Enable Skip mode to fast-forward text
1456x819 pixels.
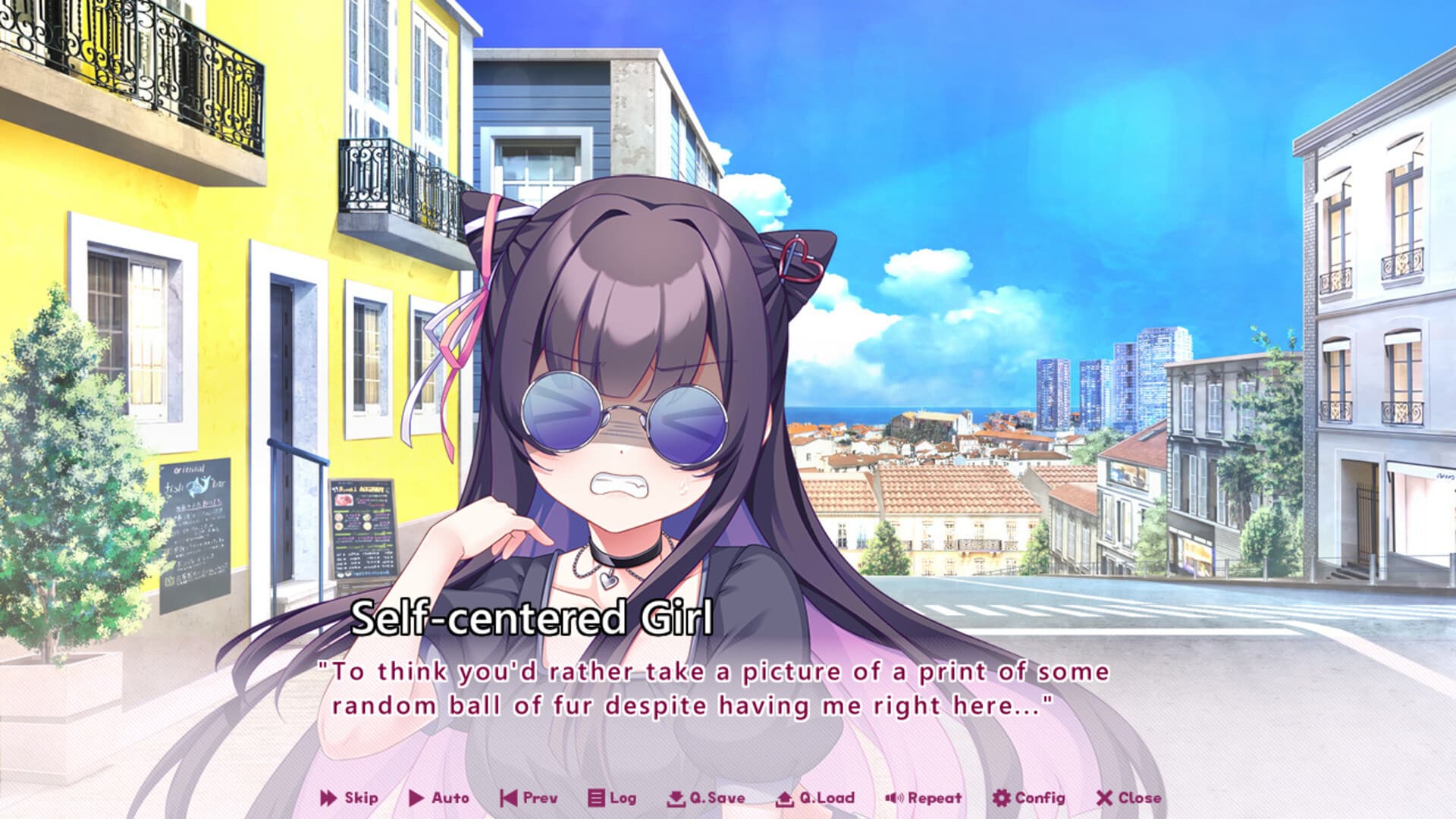coord(356,798)
